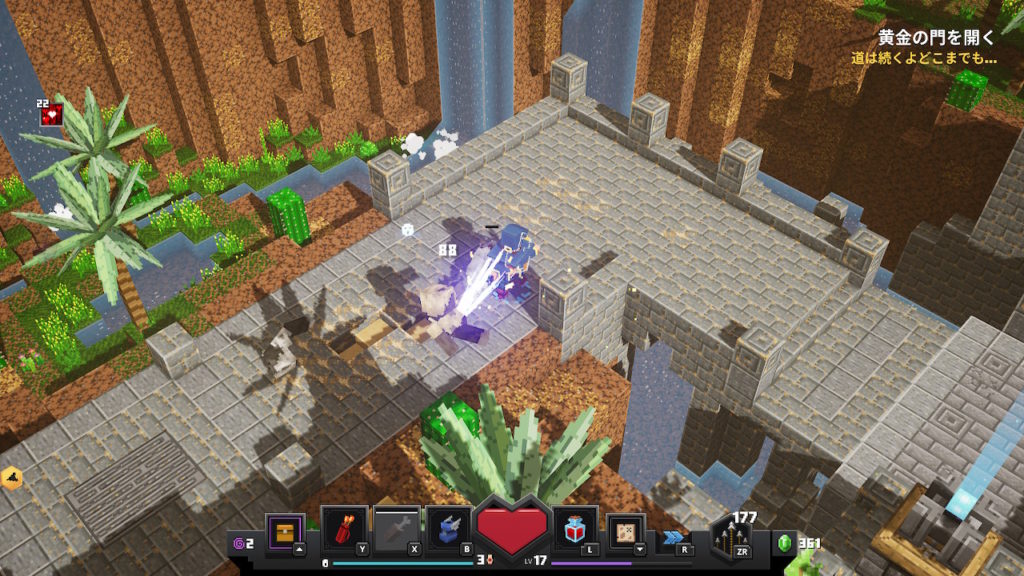
Task: Click the golden gate objective tracker
Action: tap(936, 39)
